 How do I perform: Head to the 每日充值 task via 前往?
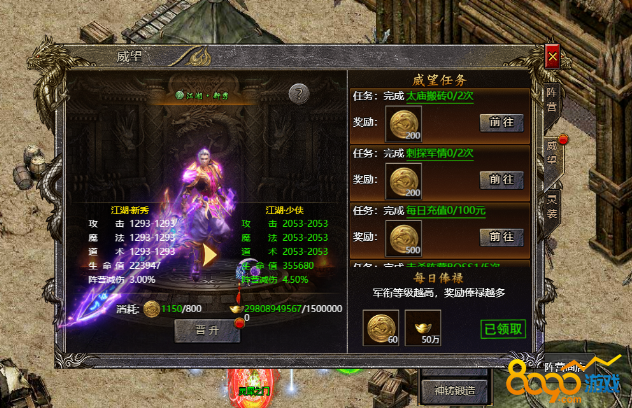(x=502, y=237)
